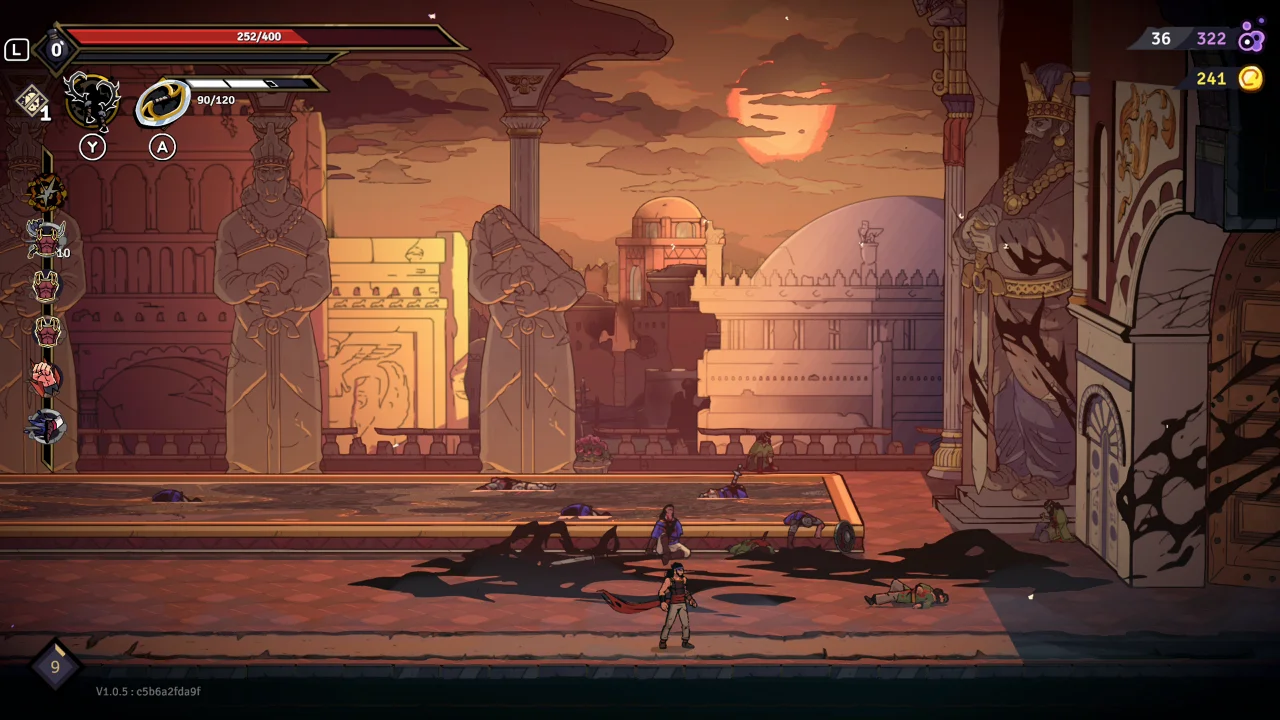Click the red health bar showing 252/400
The height and width of the screenshot is (720, 1280).
[260, 36]
